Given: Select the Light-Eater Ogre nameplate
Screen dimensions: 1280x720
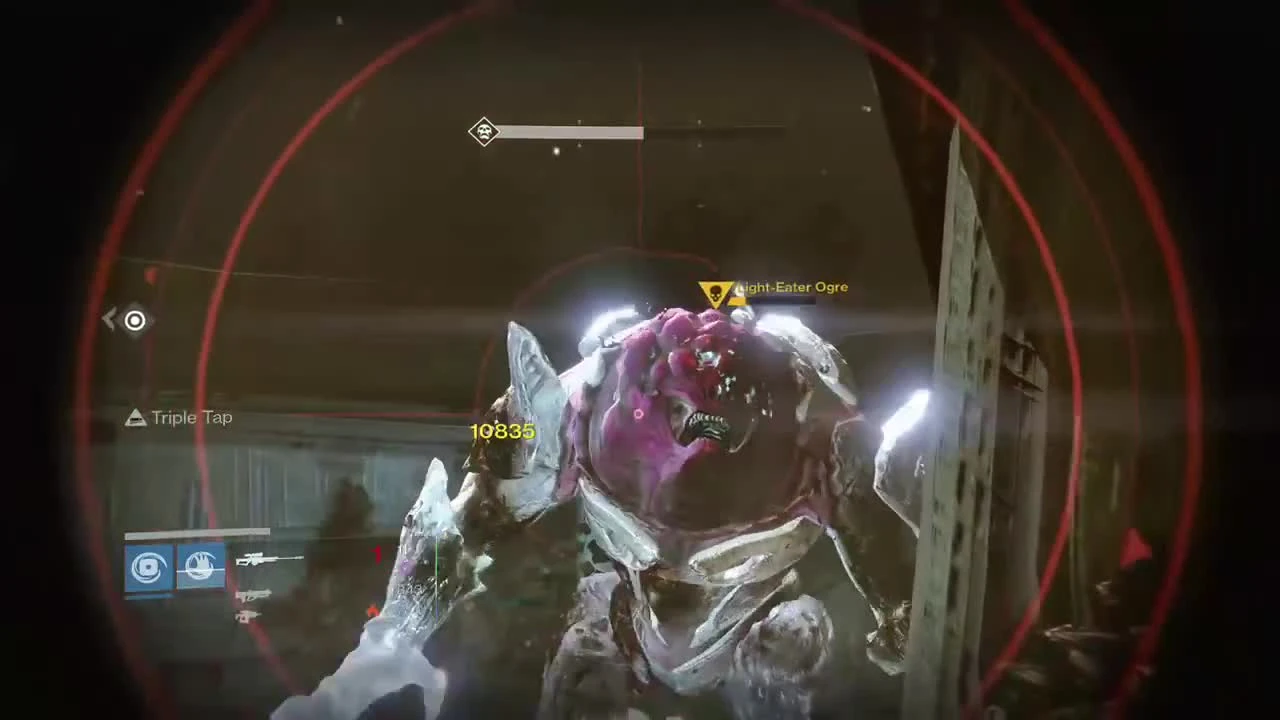Looking at the screenshot, I should tap(791, 287).
